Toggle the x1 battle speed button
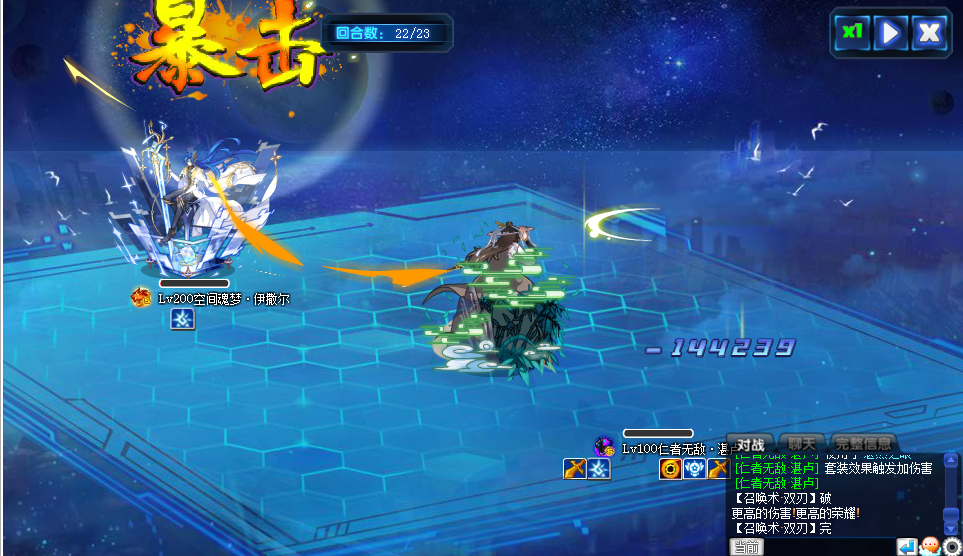This screenshot has width=963, height=556. coord(851,32)
